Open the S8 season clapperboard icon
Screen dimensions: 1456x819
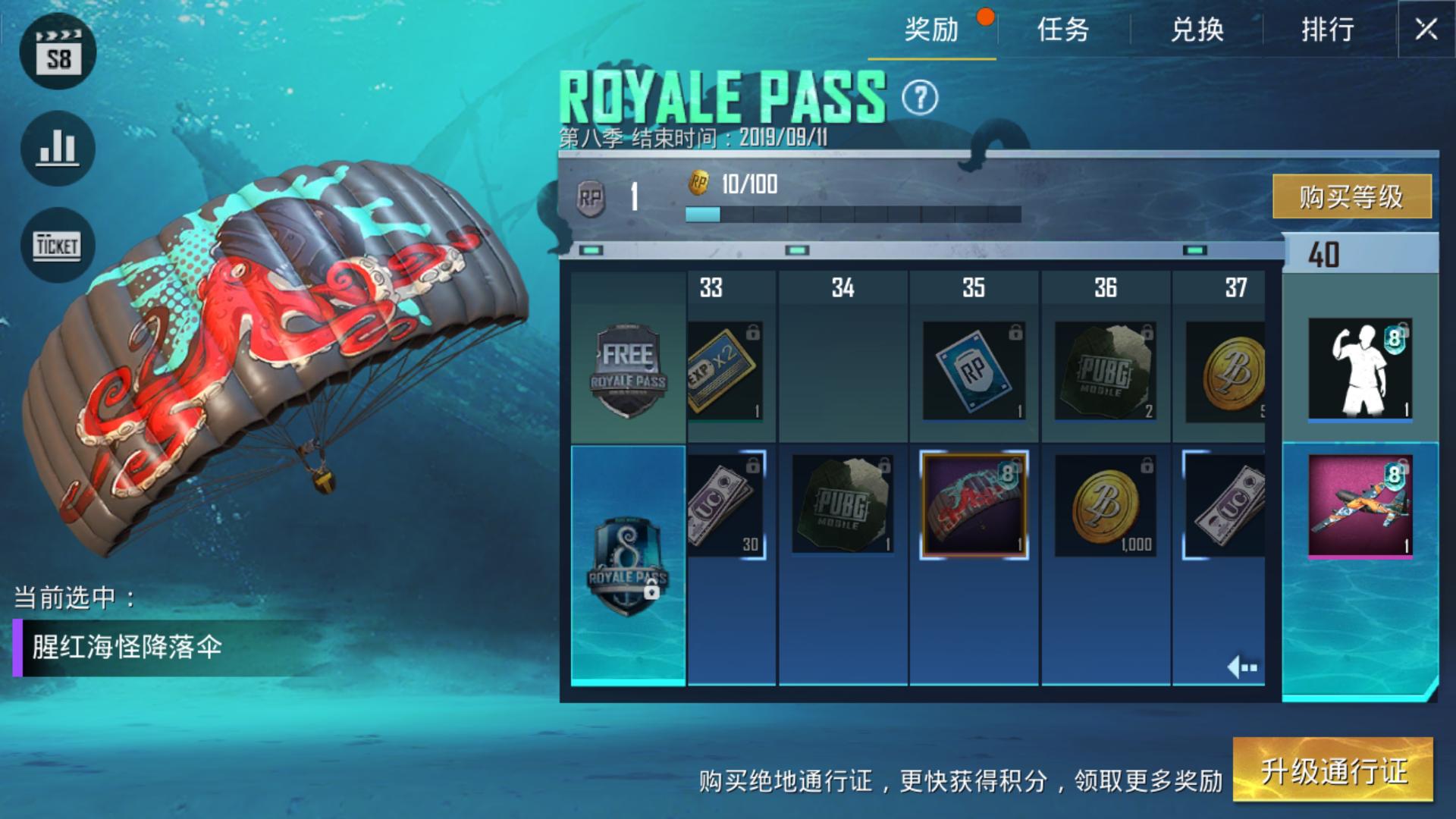click(x=58, y=52)
